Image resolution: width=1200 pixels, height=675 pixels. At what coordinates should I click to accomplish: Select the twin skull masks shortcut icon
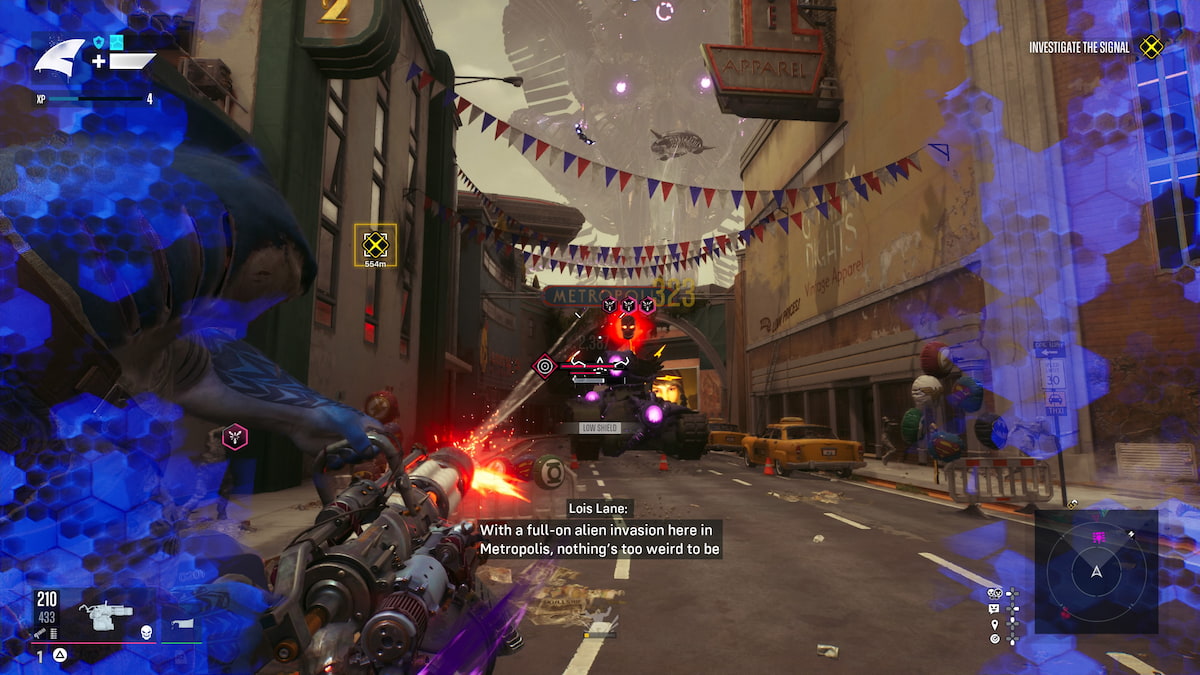[995, 593]
